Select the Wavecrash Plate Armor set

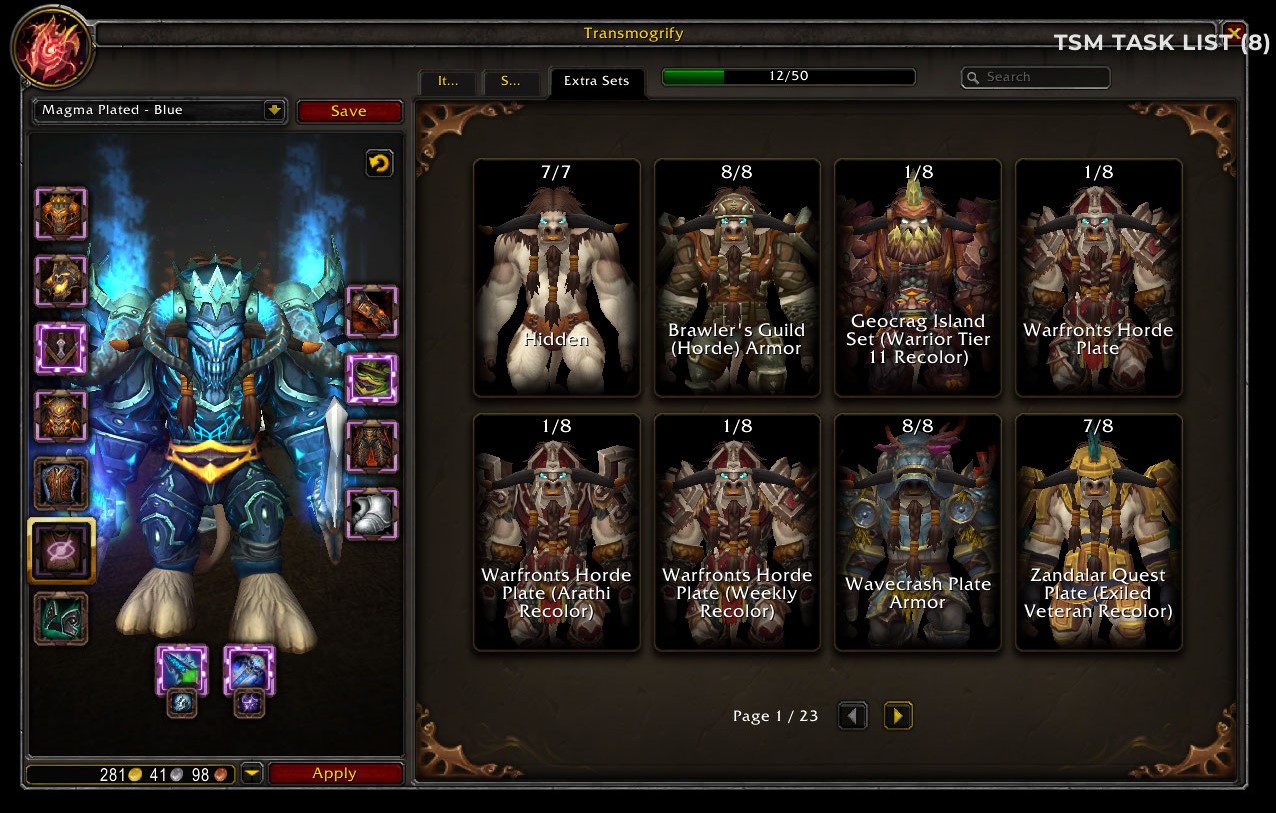[917, 532]
